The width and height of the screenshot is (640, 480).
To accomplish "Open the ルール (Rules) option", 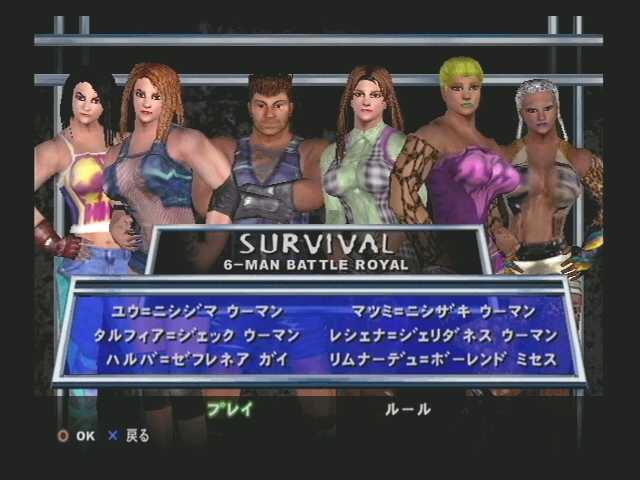I will 408,408.
